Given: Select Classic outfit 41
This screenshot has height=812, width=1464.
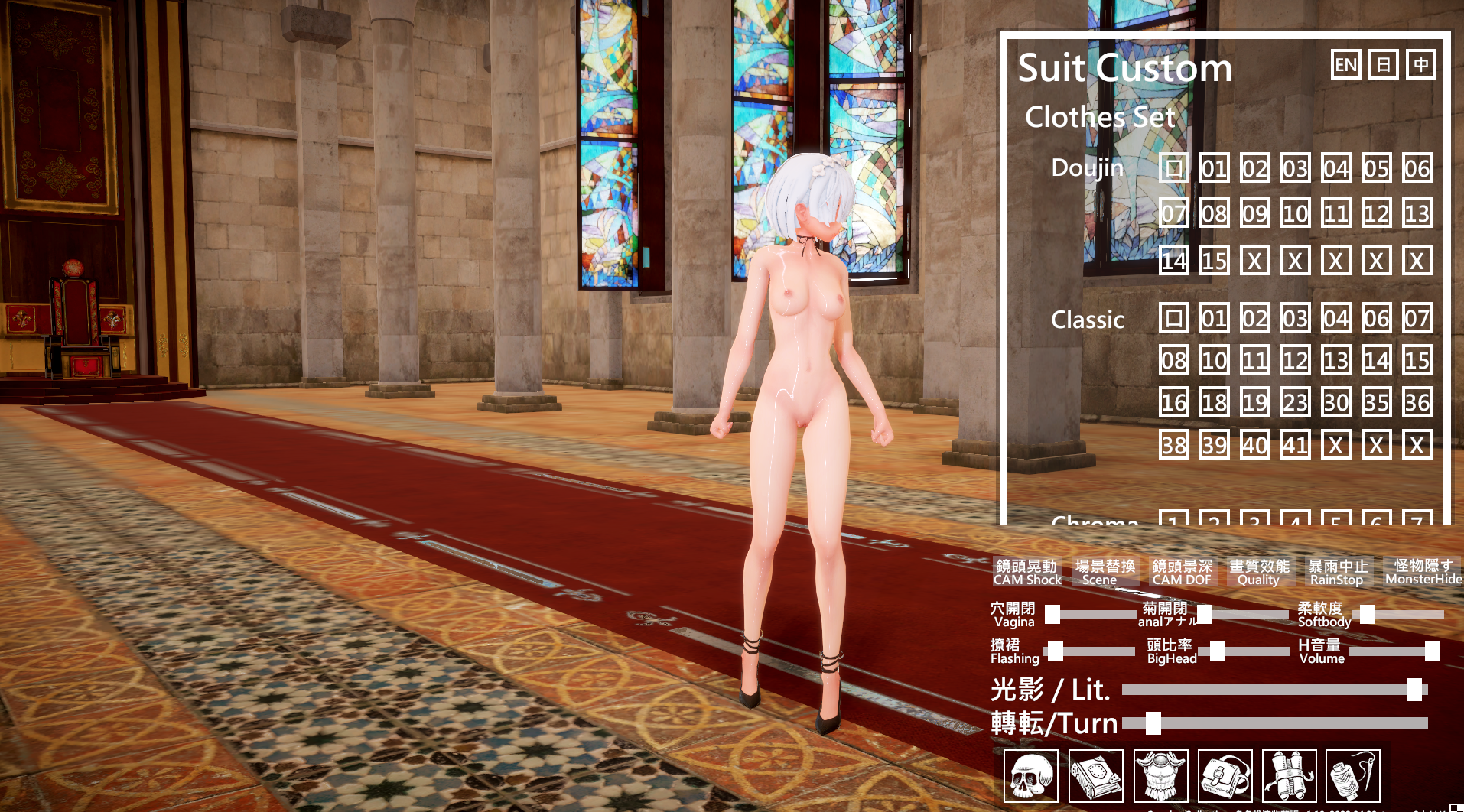Looking at the screenshot, I should (x=1296, y=444).
